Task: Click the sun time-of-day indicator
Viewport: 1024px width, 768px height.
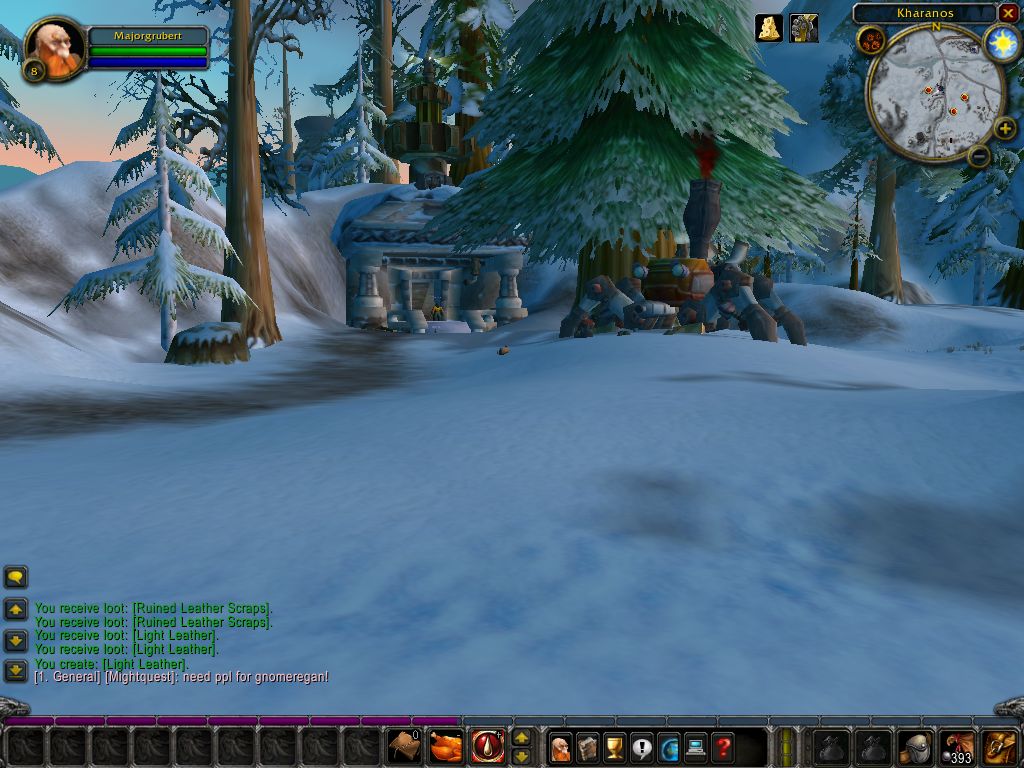Action: 1001,43
